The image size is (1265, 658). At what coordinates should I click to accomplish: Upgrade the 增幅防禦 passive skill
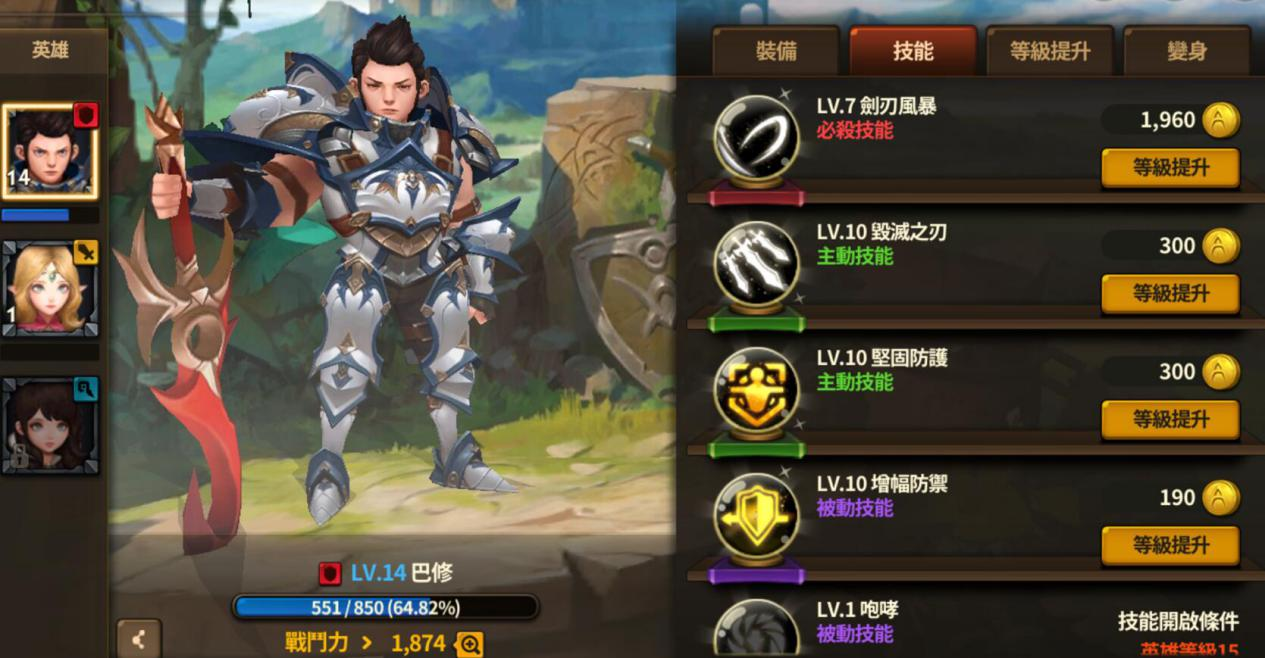[1170, 546]
